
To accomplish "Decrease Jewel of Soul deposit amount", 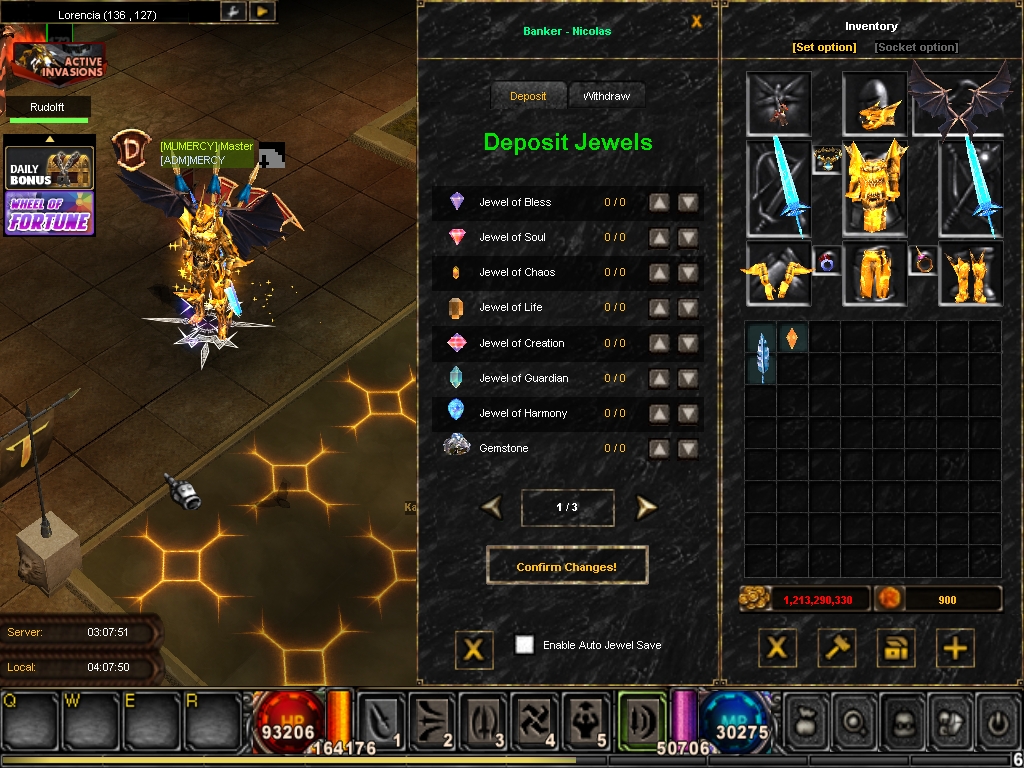I will [688, 238].
